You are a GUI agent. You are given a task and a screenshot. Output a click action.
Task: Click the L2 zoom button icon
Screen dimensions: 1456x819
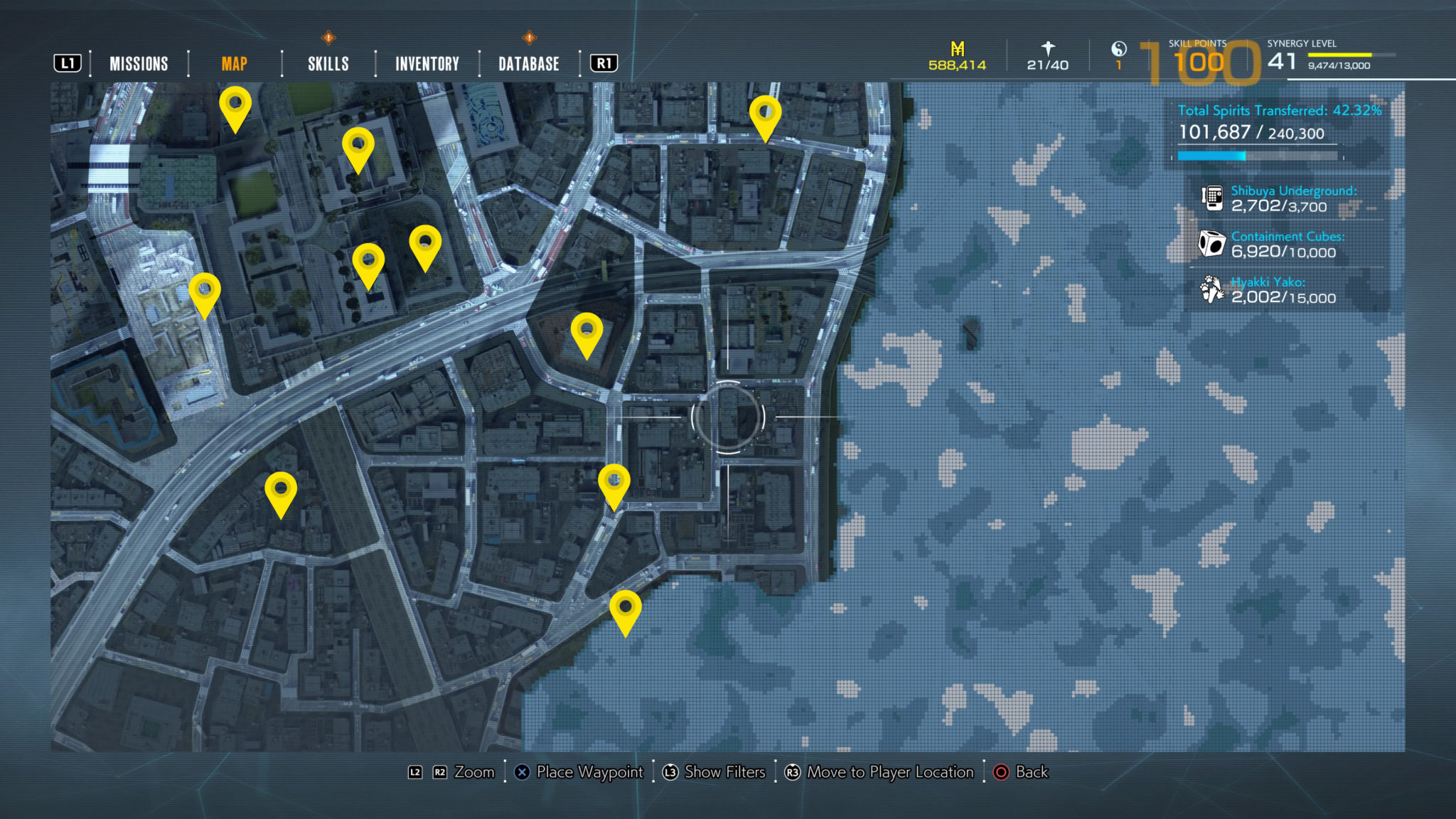tap(414, 772)
